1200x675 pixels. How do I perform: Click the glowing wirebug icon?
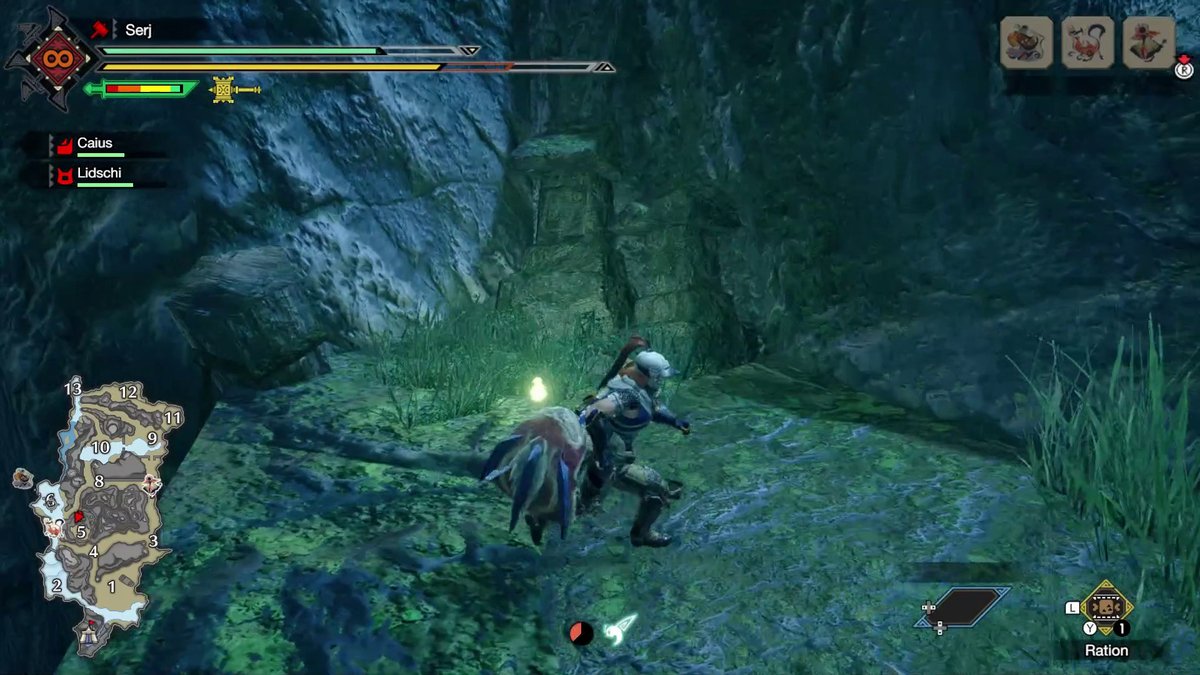[x=620, y=628]
